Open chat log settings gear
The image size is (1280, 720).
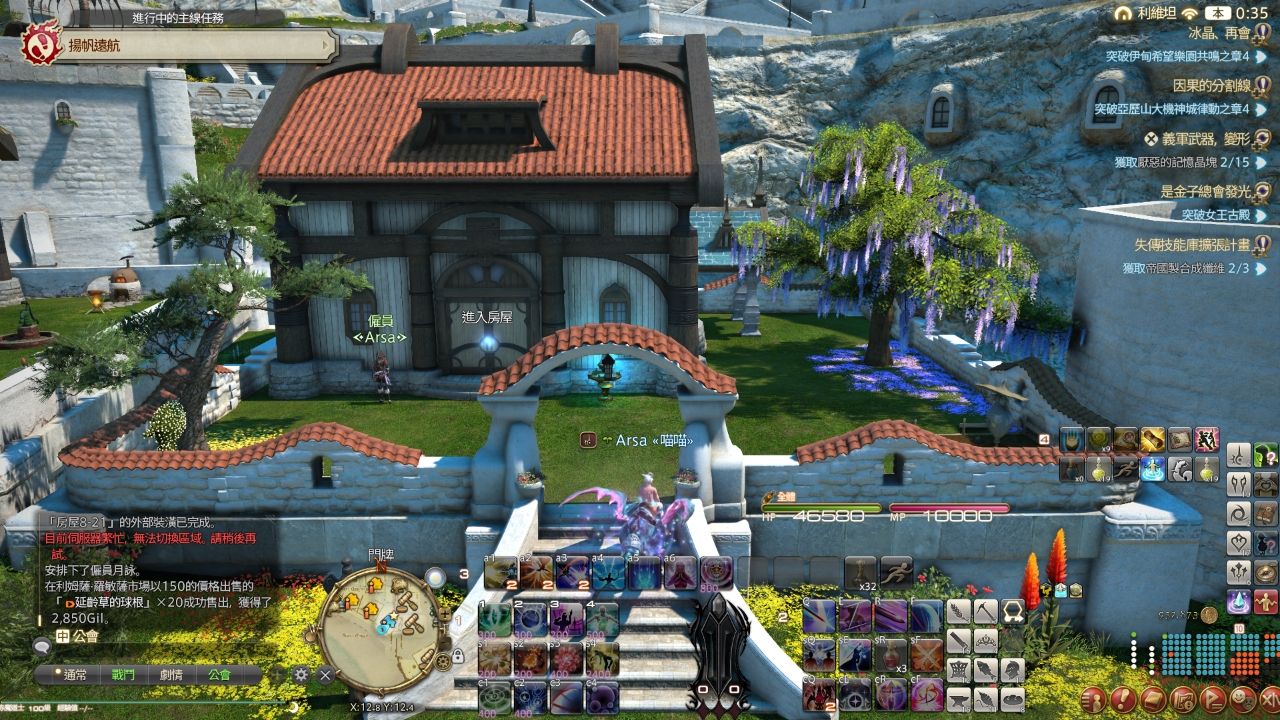click(x=301, y=675)
